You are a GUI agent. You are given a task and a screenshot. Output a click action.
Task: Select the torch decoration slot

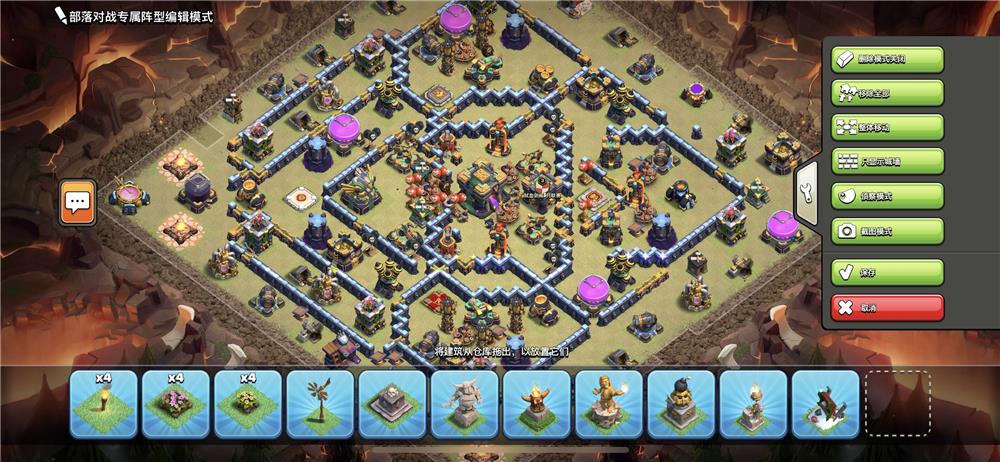coord(103,403)
